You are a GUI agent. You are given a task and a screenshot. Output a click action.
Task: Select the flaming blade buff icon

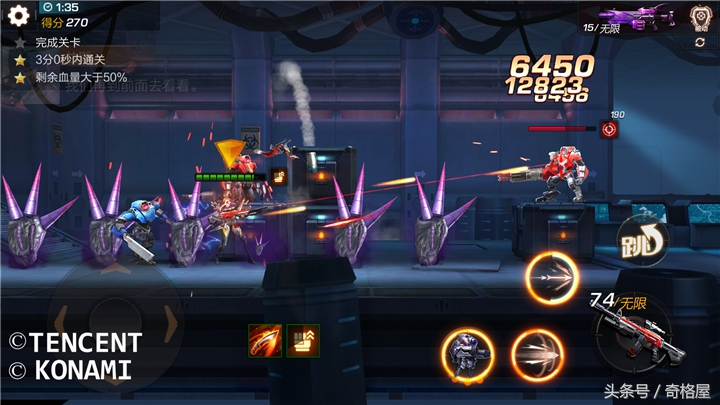click(263, 340)
